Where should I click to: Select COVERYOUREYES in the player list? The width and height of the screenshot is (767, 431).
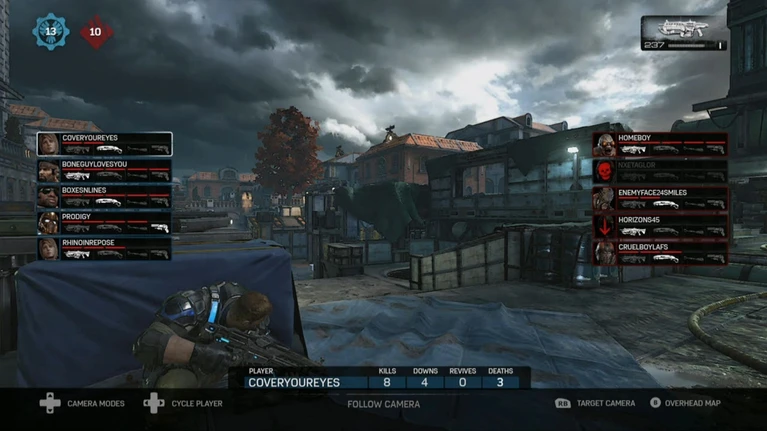click(x=104, y=144)
